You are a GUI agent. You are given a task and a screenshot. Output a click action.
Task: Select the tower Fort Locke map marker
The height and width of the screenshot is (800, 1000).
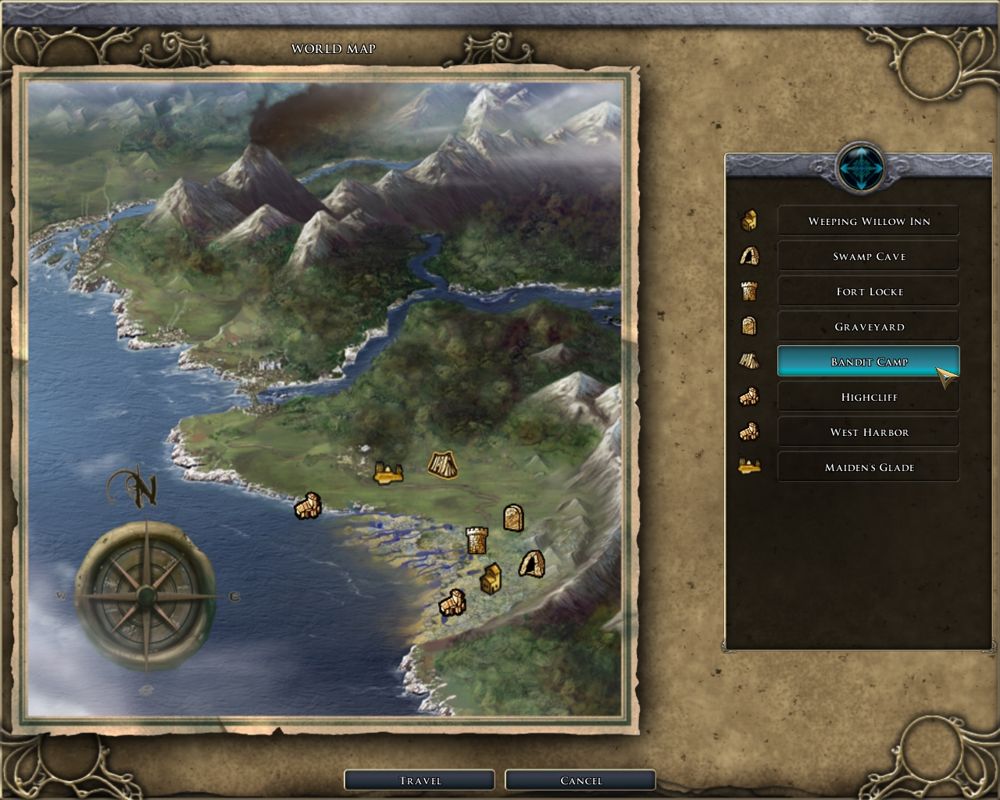point(476,540)
